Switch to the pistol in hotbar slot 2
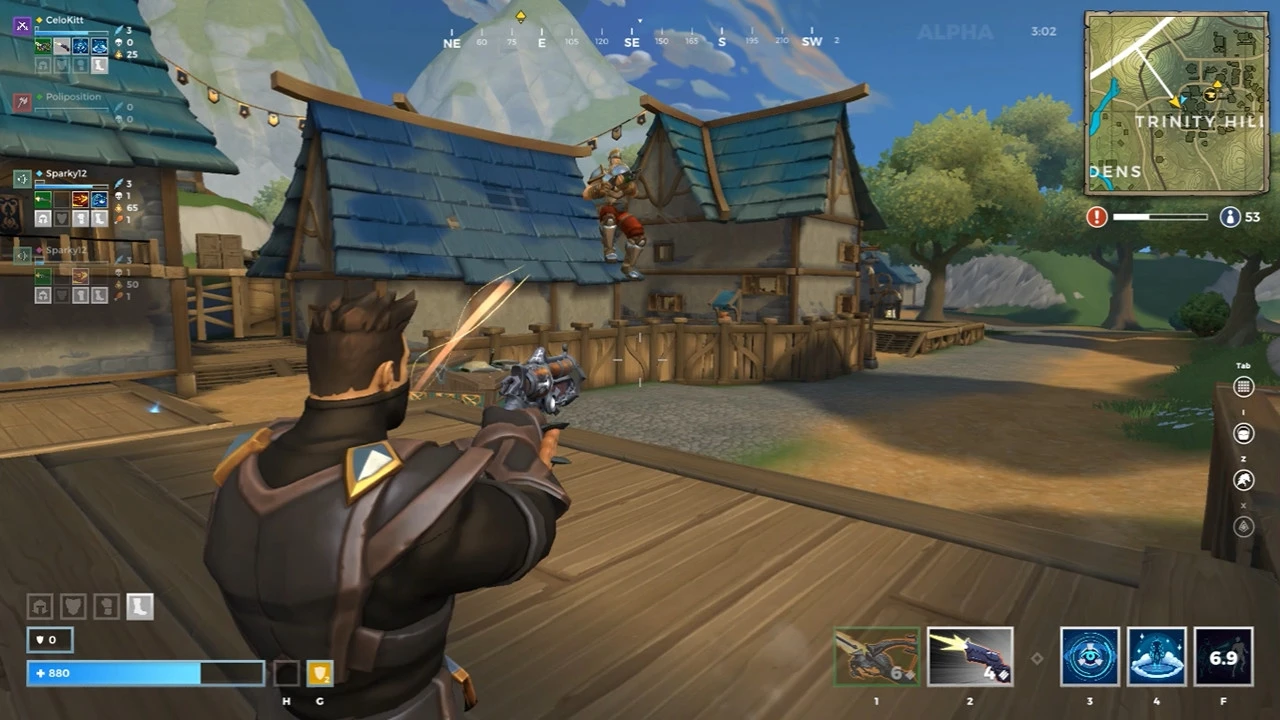Screen dimensions: 1280x720 pos(970,657)
